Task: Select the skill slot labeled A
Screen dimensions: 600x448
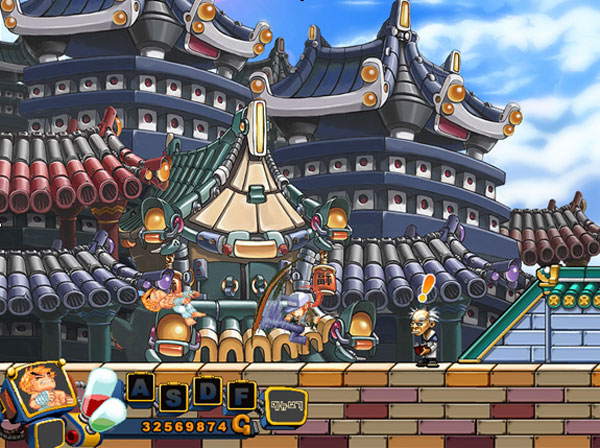Action: pos(141,387)
